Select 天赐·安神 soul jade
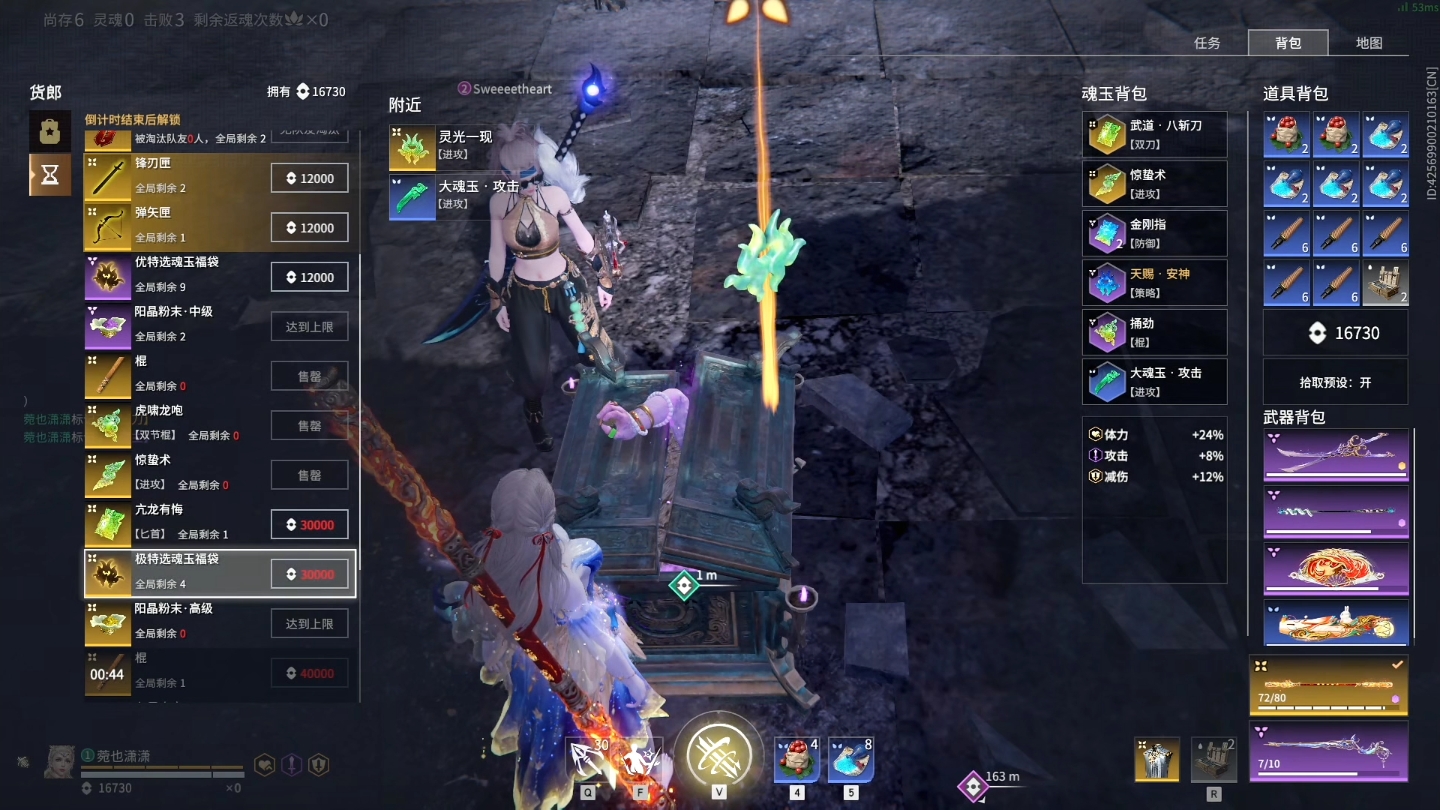The width and height of the screenshot is (1440, 810). click(1154, 283)
